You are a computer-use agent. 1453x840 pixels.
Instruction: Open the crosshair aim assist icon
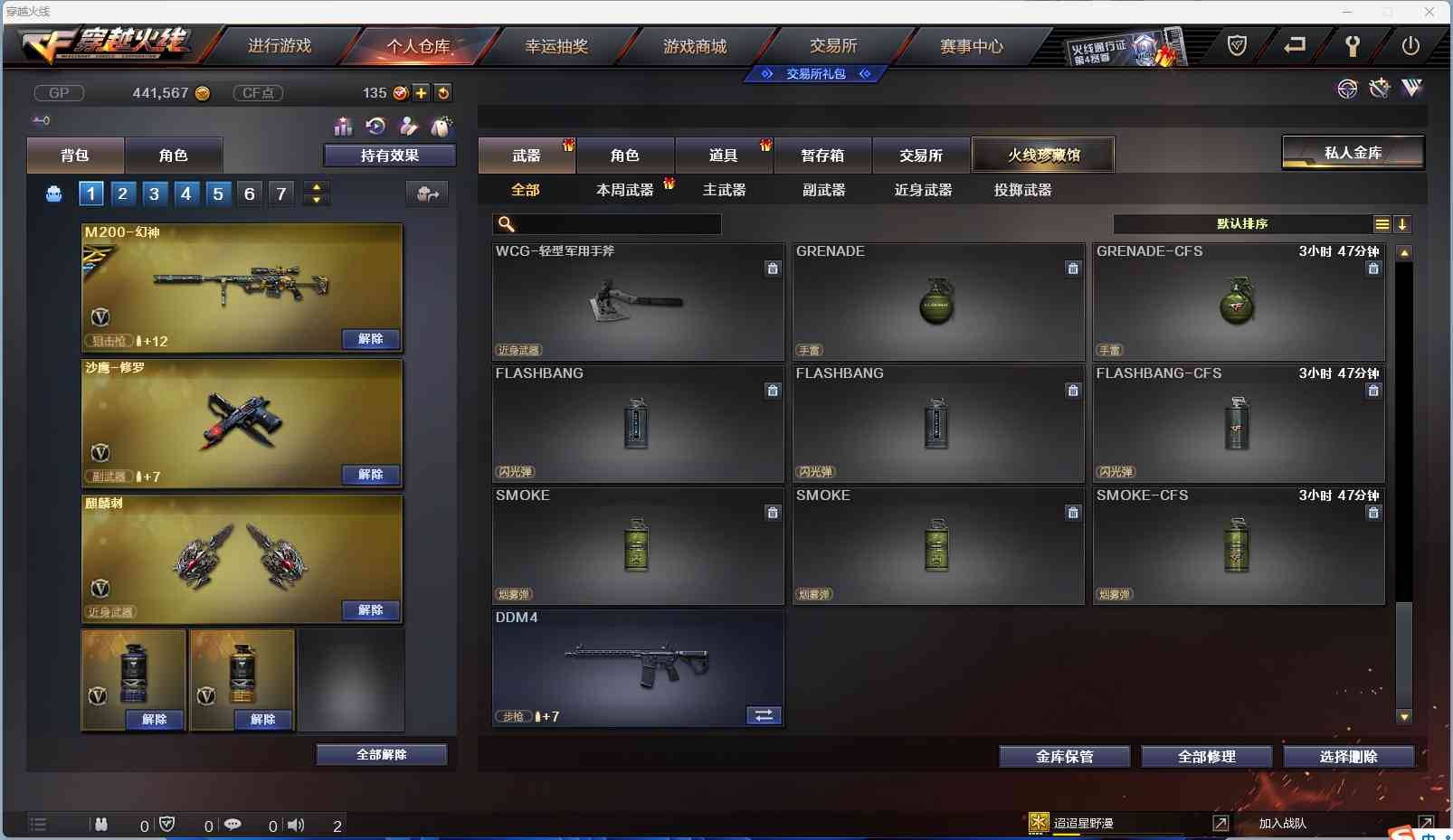tap(1347, 90)
